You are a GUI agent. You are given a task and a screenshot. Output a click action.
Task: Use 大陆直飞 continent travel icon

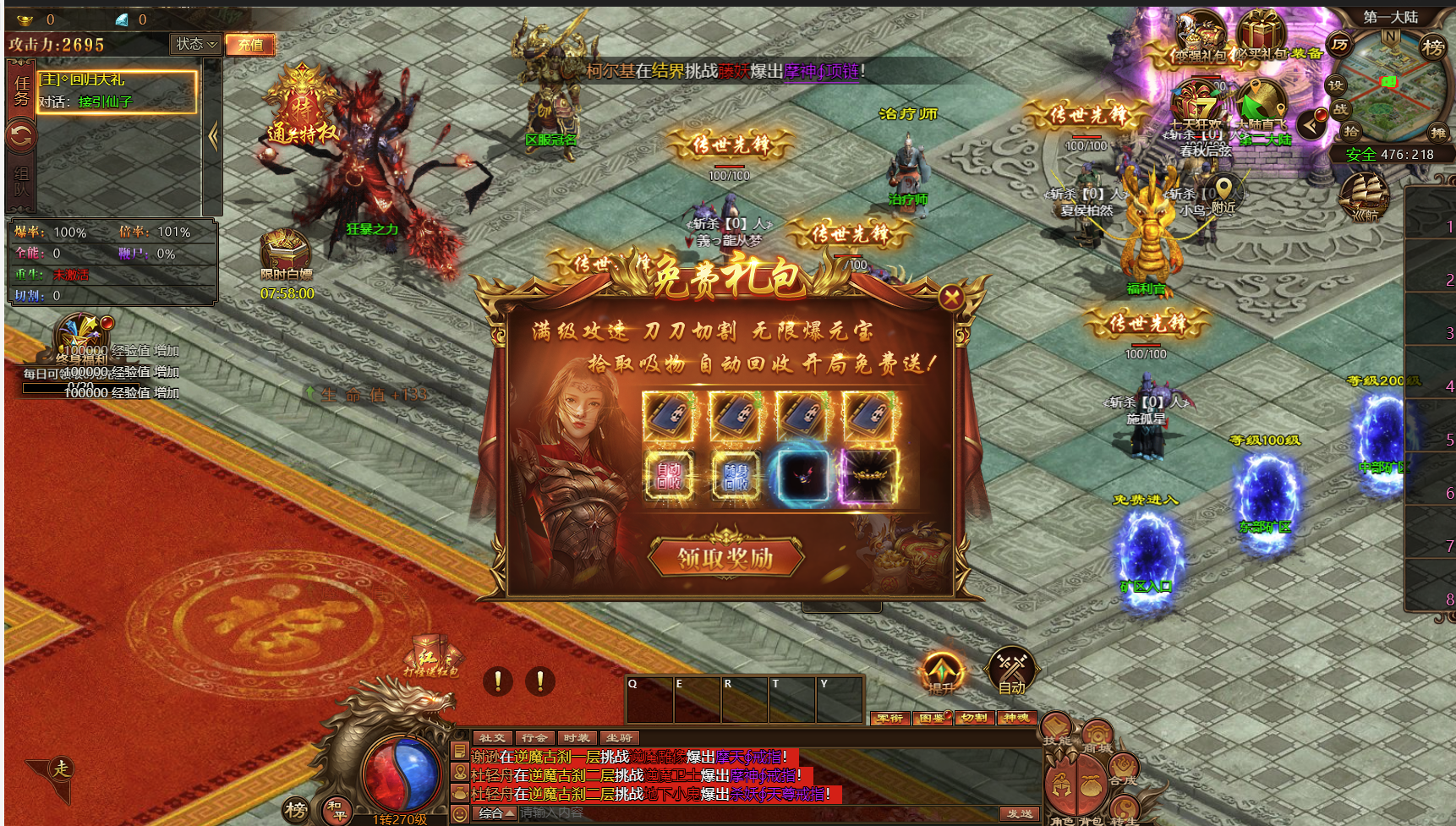1261,104
